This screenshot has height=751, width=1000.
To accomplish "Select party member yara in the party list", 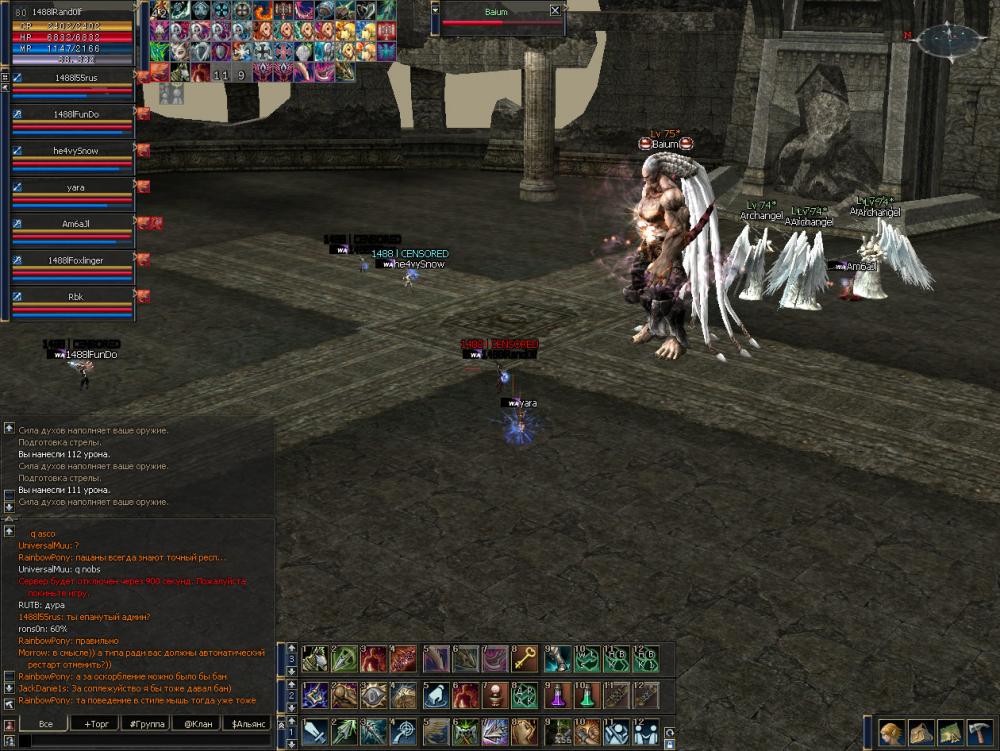I will tap(74, 187).
